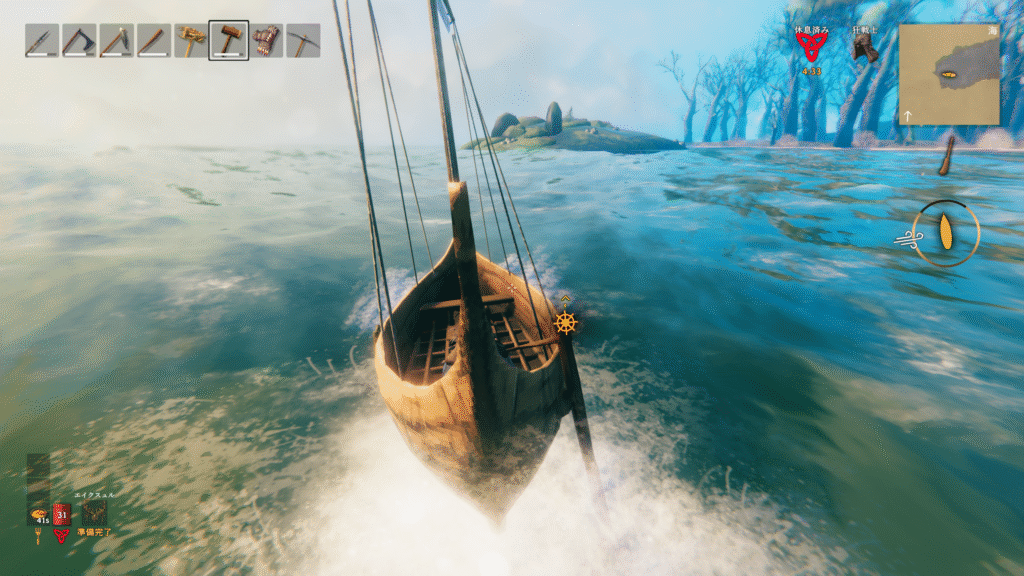Choose the hoe hotbar slot

pyautogui.click(x=116, y=41)
